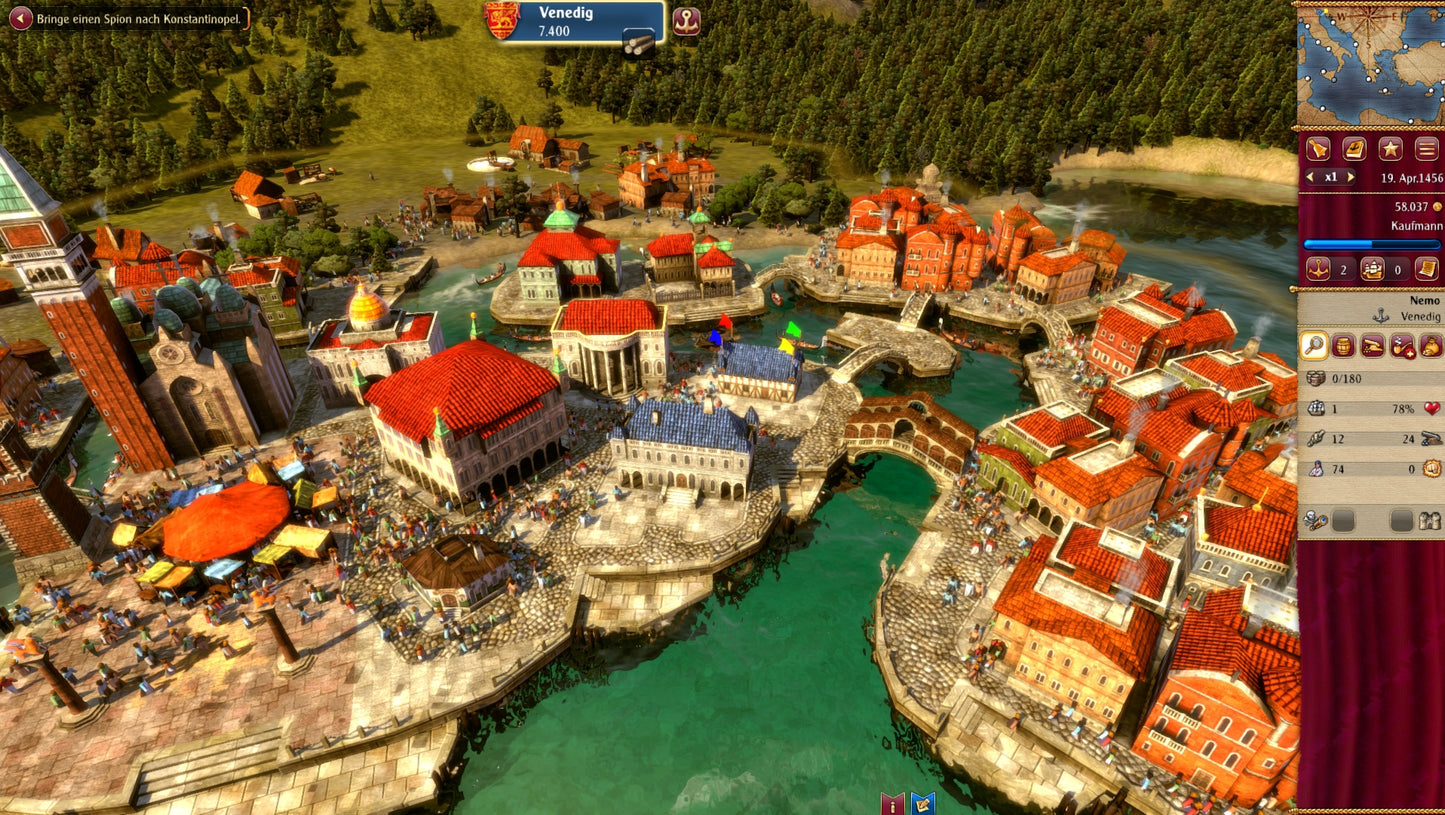Click the anchor harbor button beside Venedig
1445x815 pixels.
coord(686,21)
